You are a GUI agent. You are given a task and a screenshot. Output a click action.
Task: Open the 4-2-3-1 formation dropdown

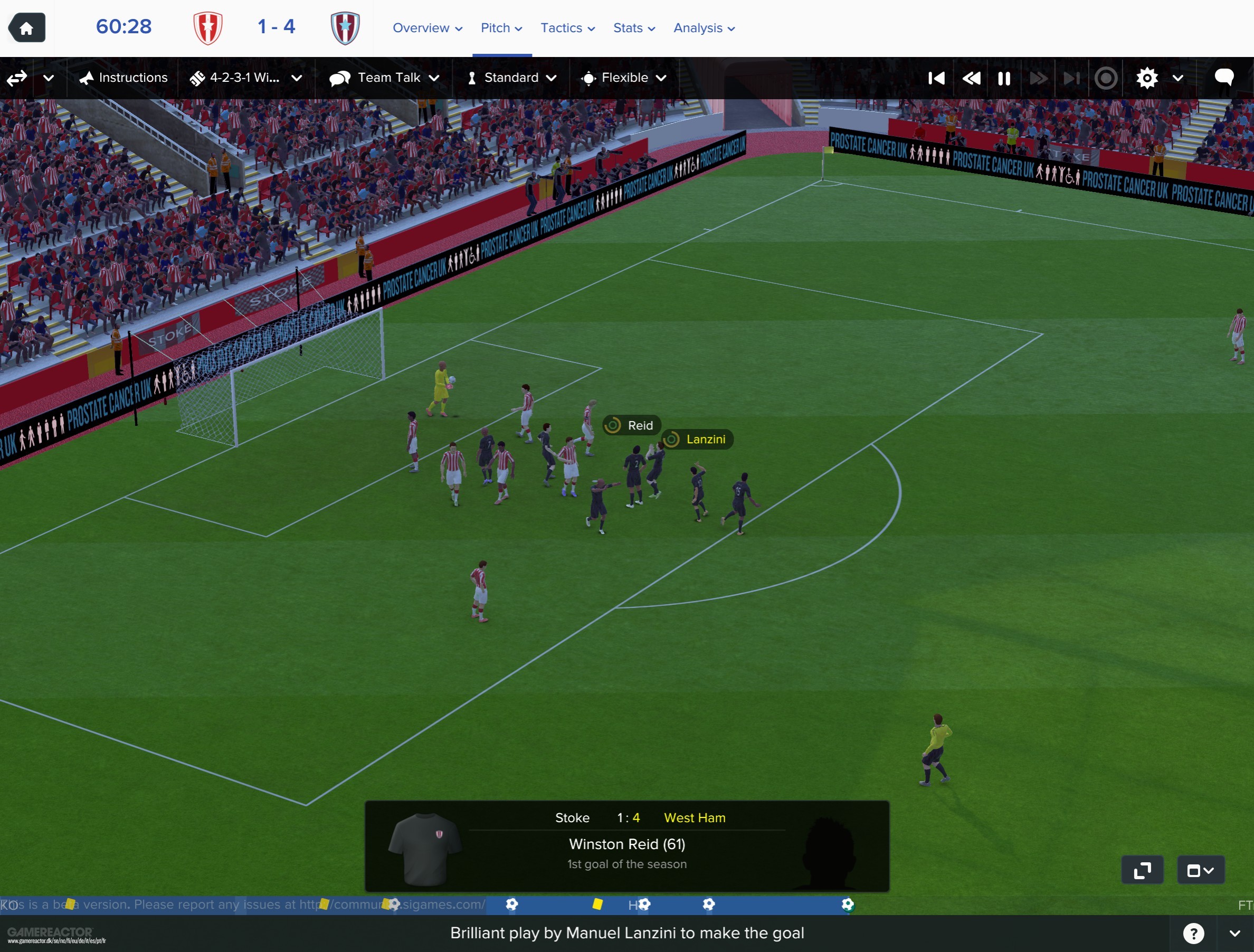click(245, 78)
